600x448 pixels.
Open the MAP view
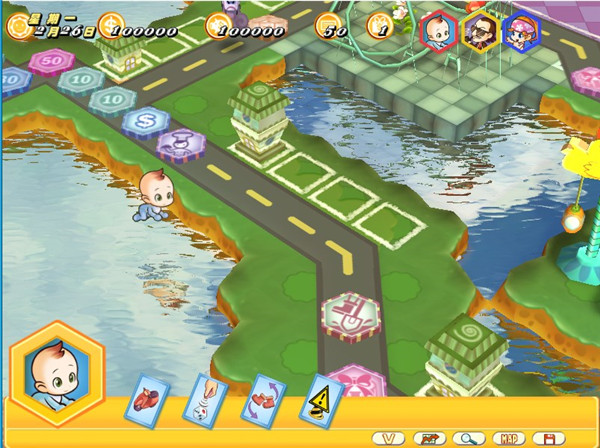[508, 438]
